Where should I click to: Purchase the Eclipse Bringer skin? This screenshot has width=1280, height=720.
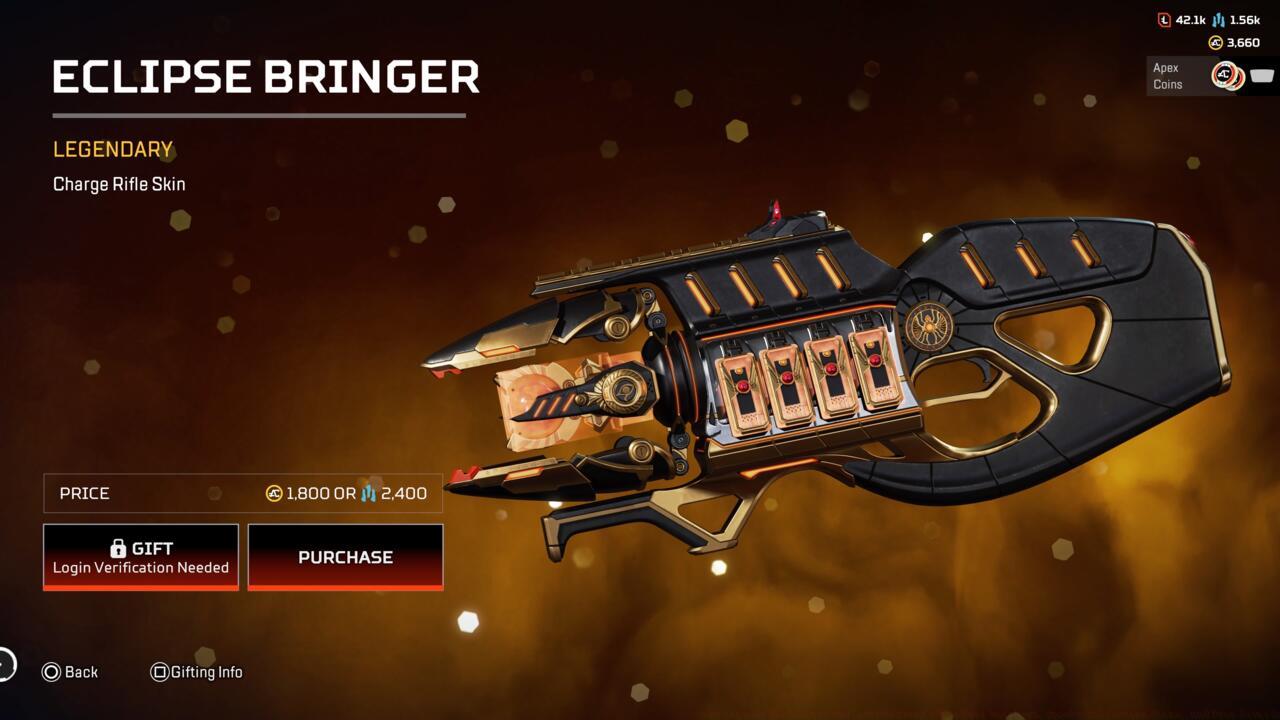click(x=345, y=557)
